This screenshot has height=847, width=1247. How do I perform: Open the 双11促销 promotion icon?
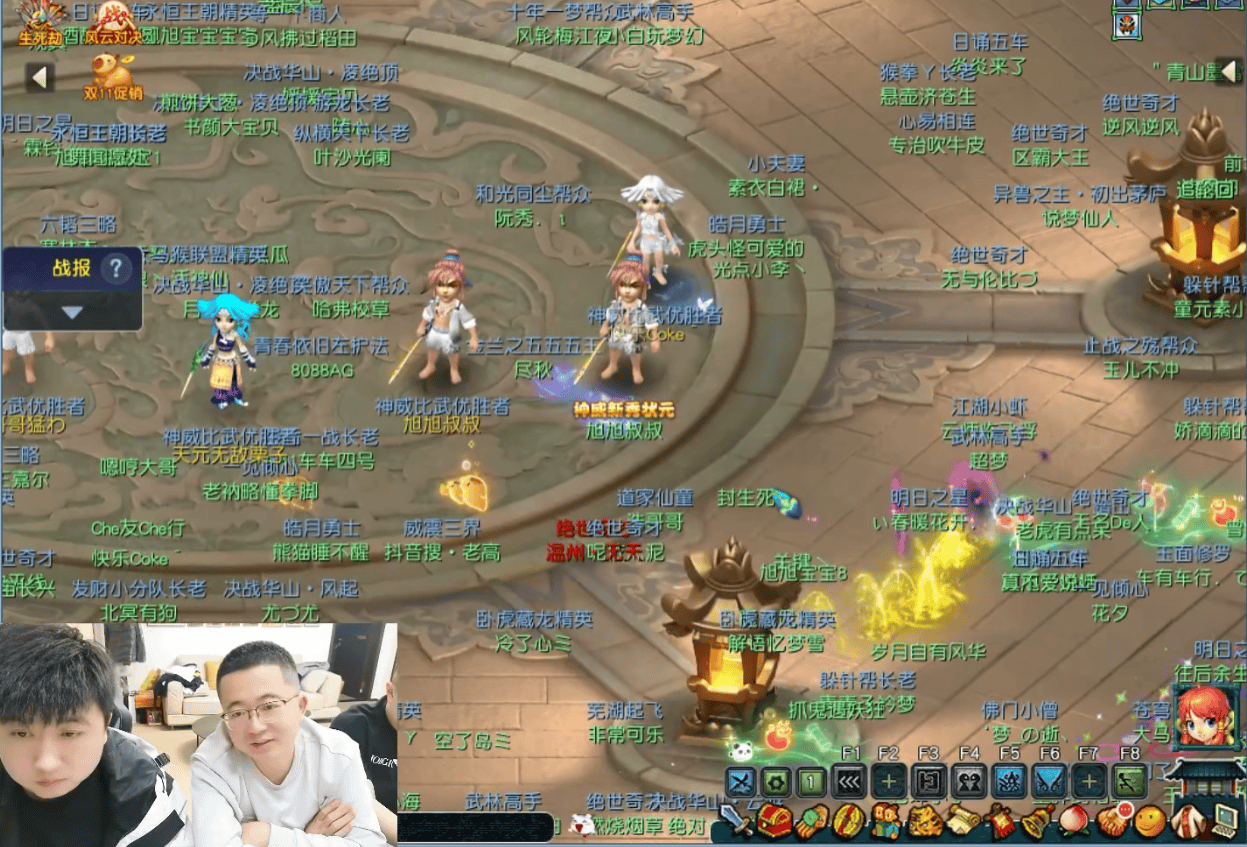click(112, 74)
